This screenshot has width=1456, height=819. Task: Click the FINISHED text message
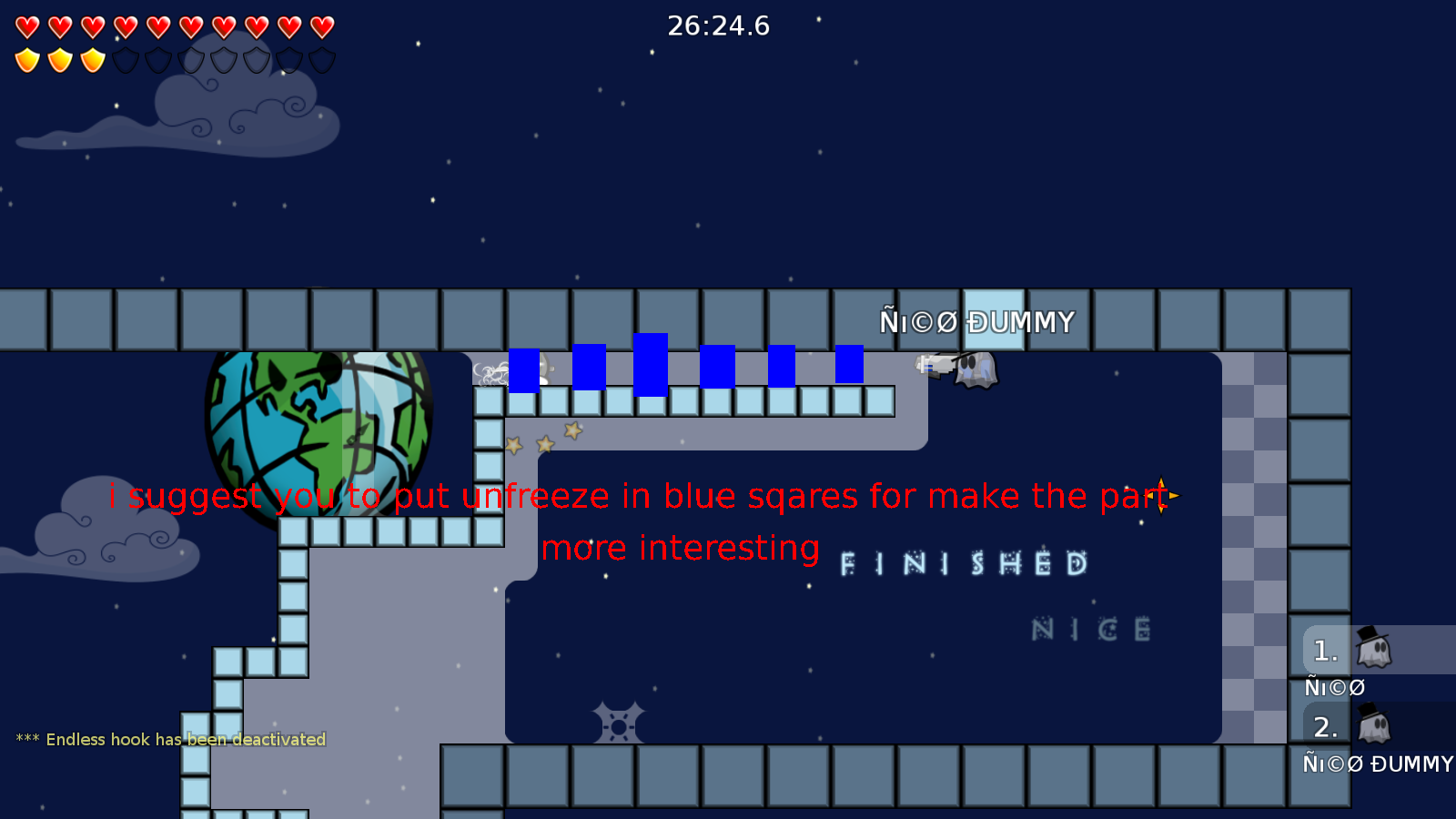962,564
